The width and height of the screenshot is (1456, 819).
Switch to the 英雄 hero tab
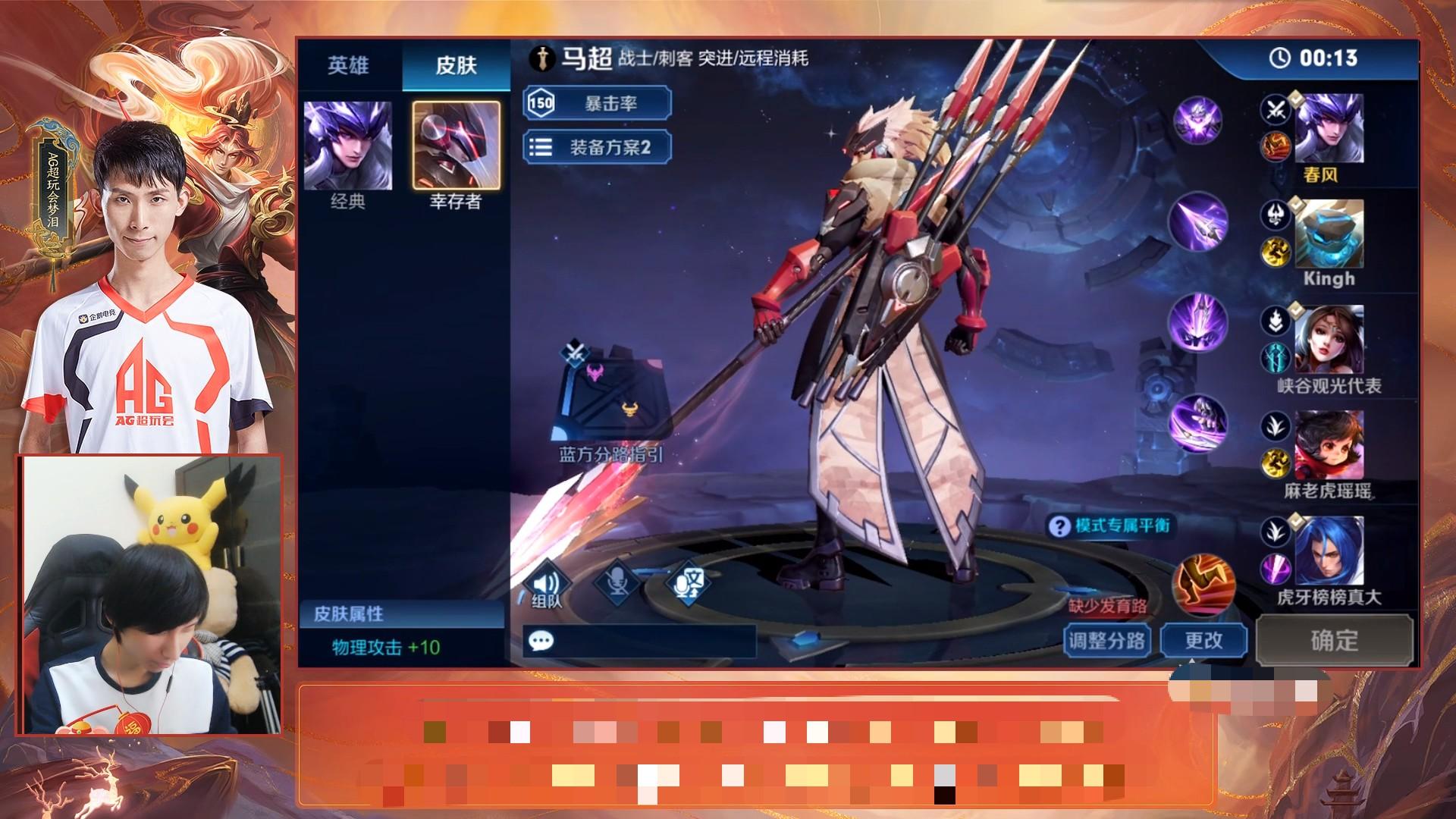348,66
